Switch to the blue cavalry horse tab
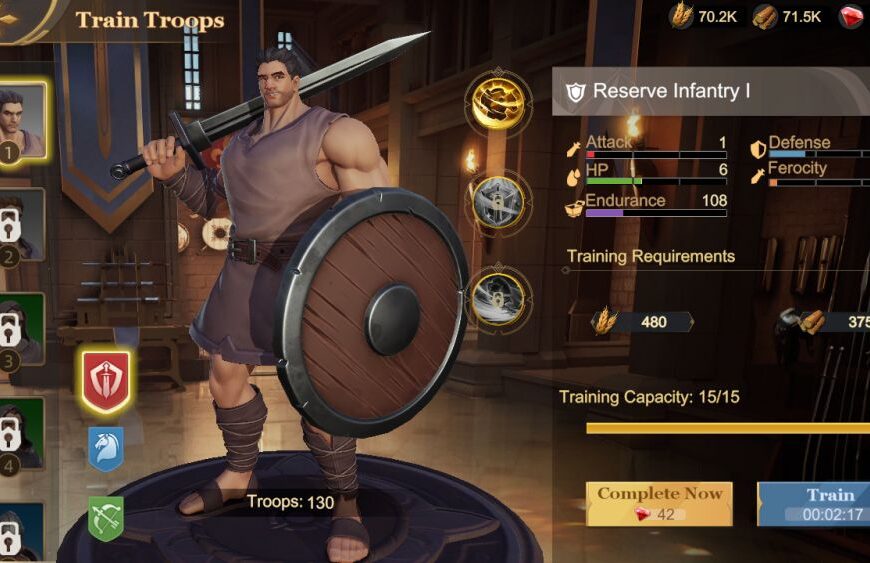Image resolution: width=870 pixels, height=563 pixels. tap(106, 449)
